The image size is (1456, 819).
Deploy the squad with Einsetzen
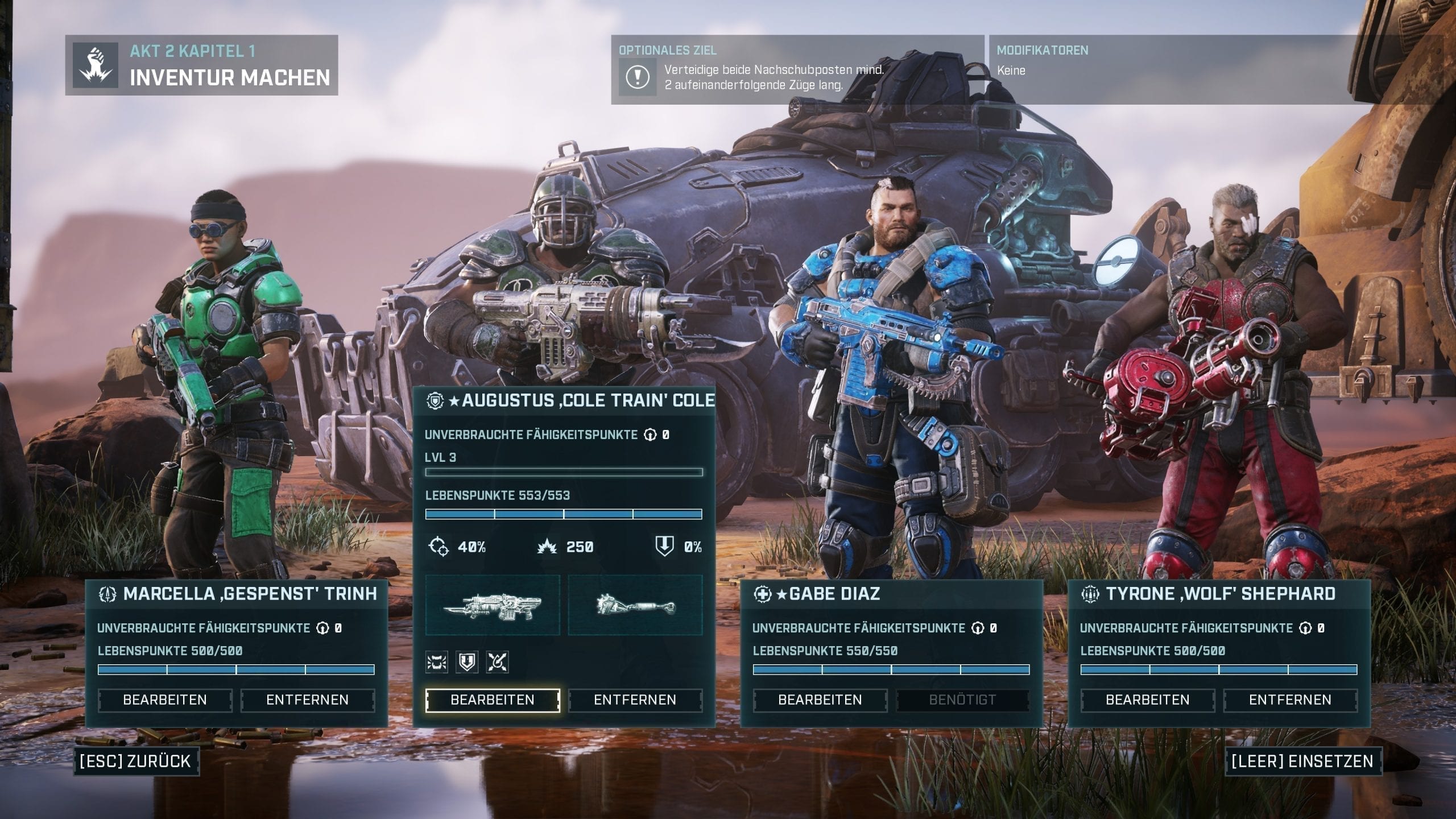tap(1302, 761)
